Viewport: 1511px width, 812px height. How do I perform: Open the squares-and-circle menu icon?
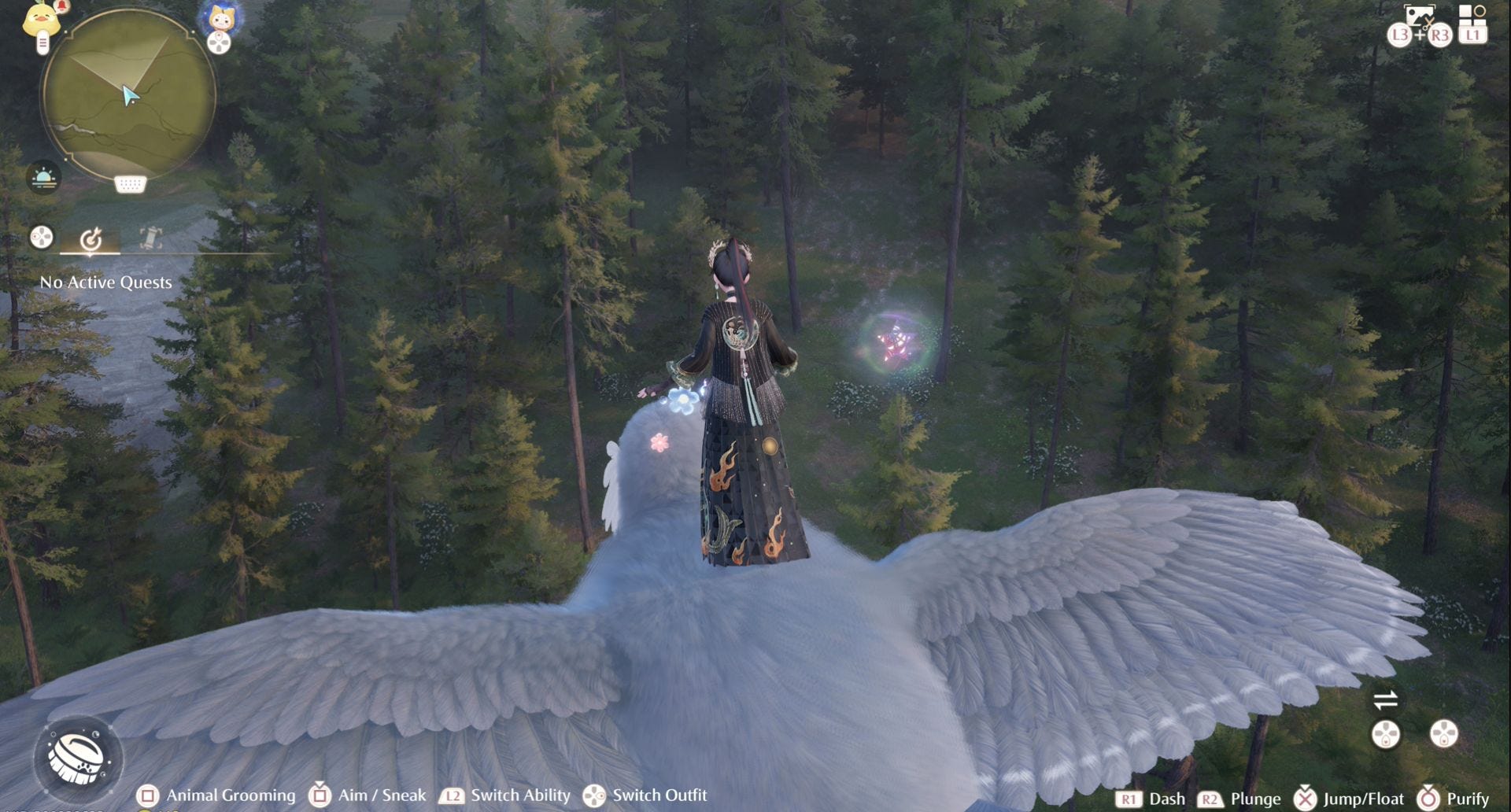tap(1472, 14)
